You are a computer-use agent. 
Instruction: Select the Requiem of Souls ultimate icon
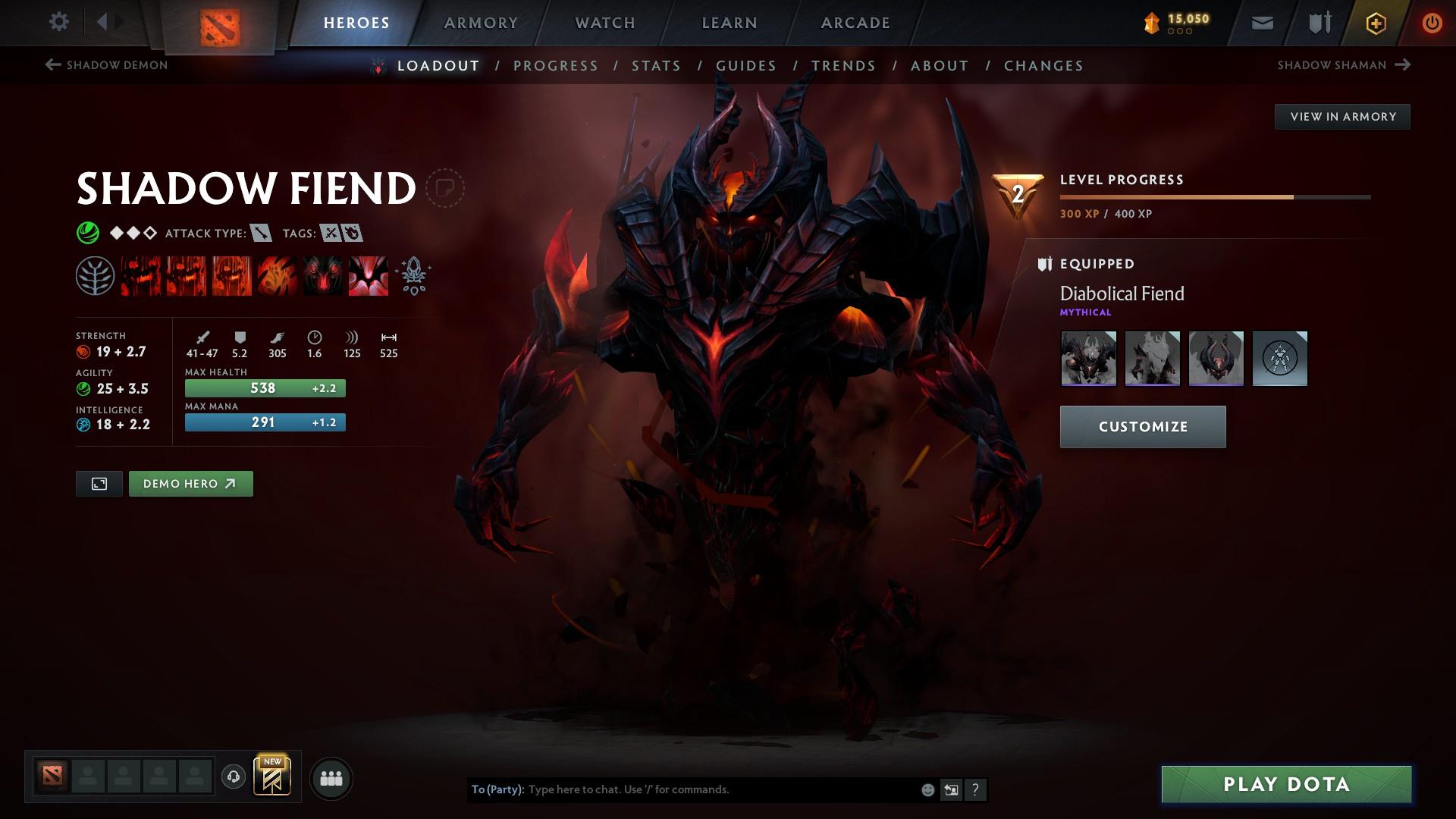click(x=369, y=275)
